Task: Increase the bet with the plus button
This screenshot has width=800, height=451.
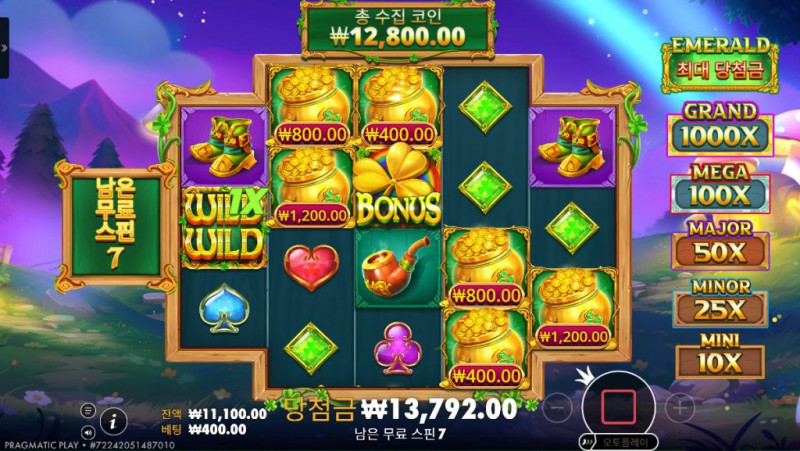Action: tap(680, 406)
